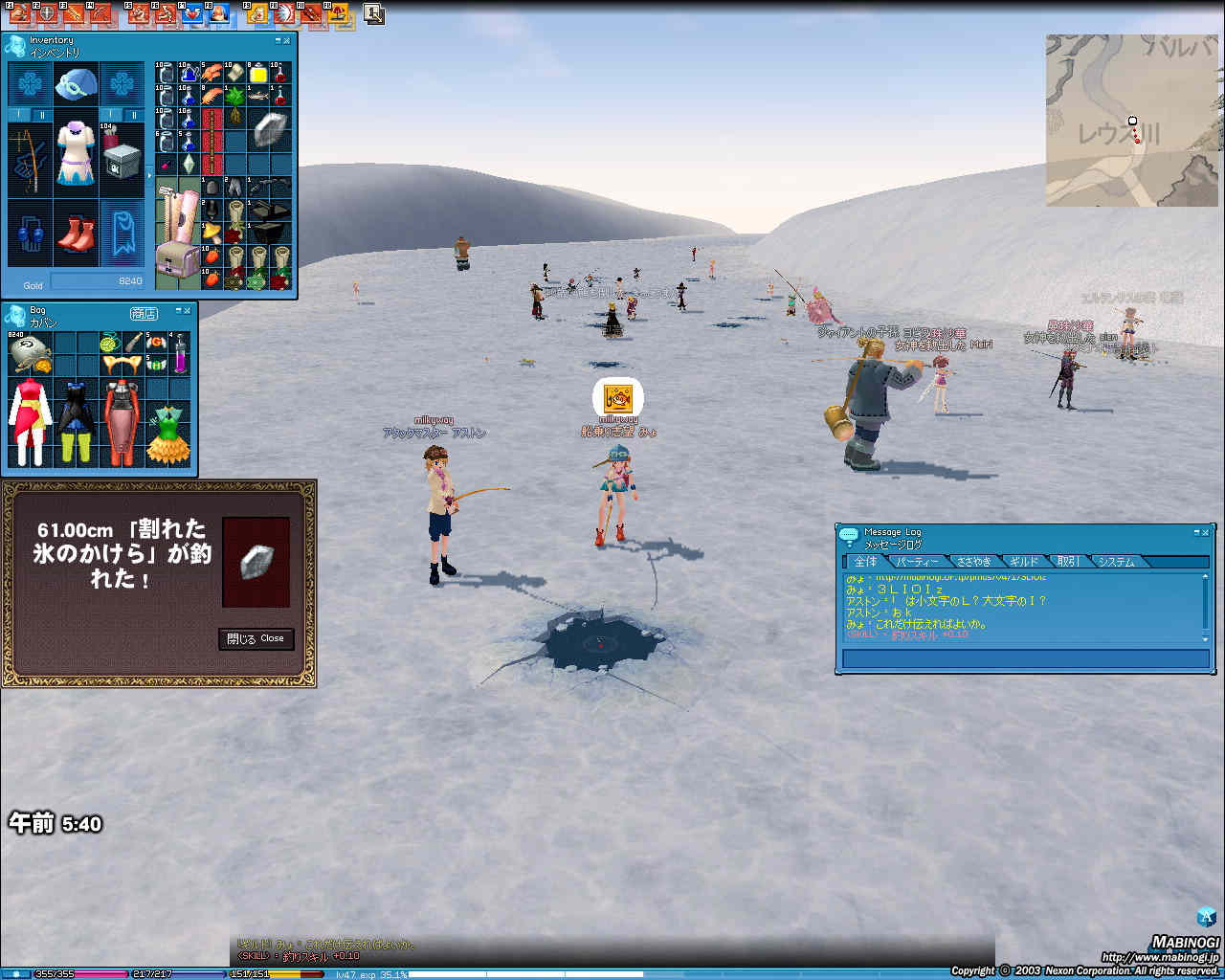
Task: Select the green and orange dress in Bag
Action: click(x=168, y=434)
